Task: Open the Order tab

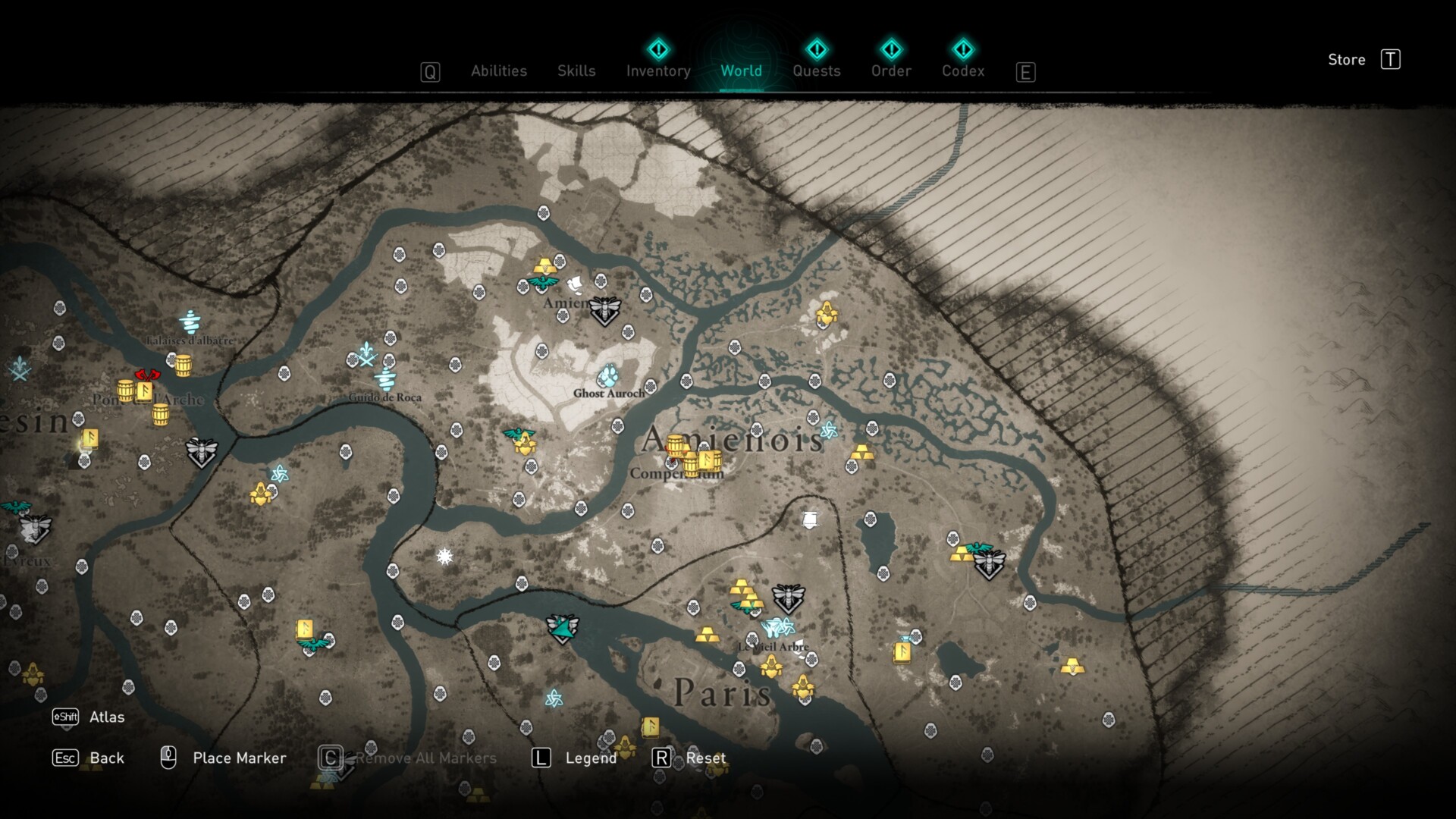Action: pyautogui.click(x=891, y=71)
